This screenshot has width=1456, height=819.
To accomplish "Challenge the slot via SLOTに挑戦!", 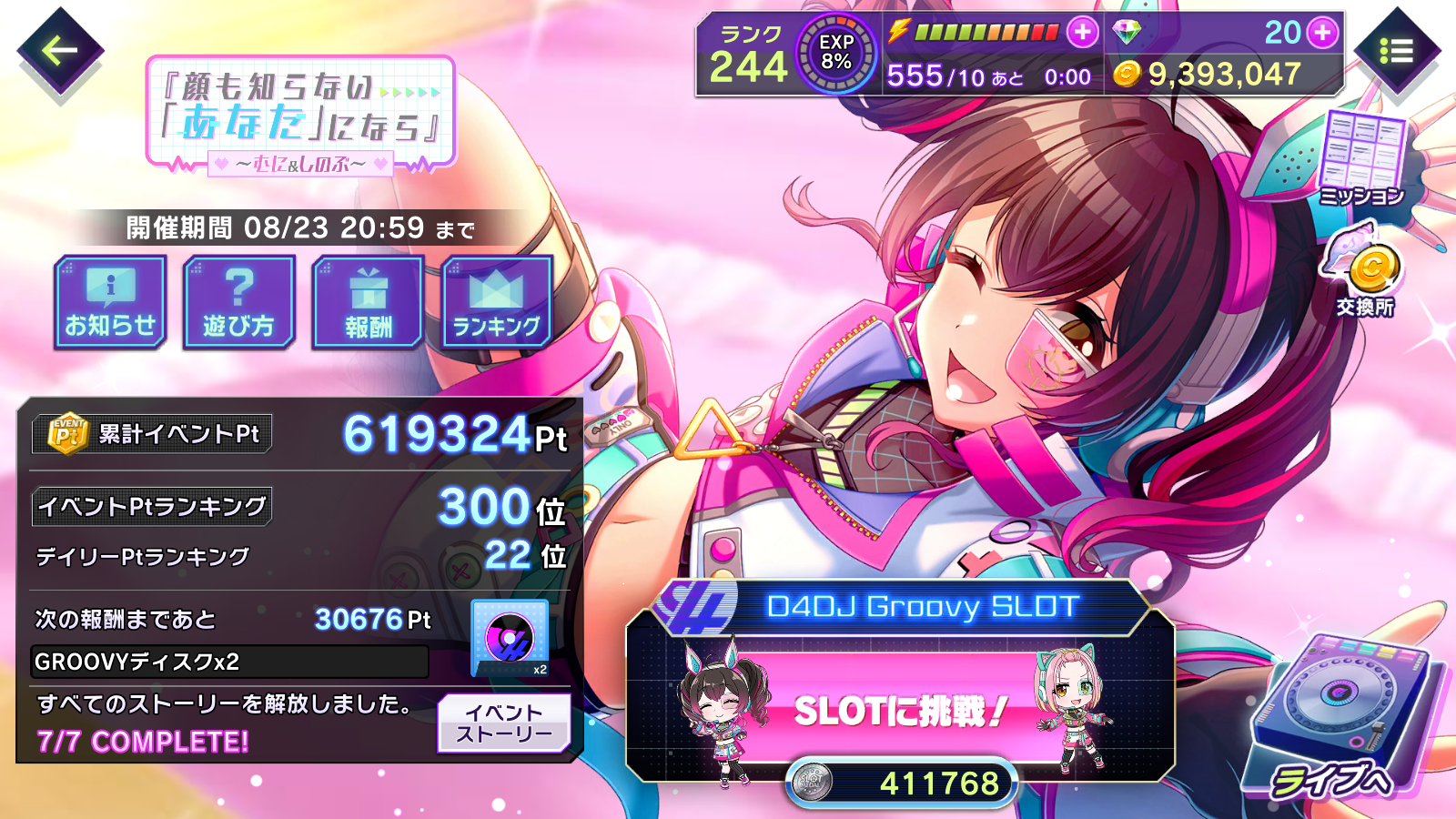I will [x=901, y=710].
